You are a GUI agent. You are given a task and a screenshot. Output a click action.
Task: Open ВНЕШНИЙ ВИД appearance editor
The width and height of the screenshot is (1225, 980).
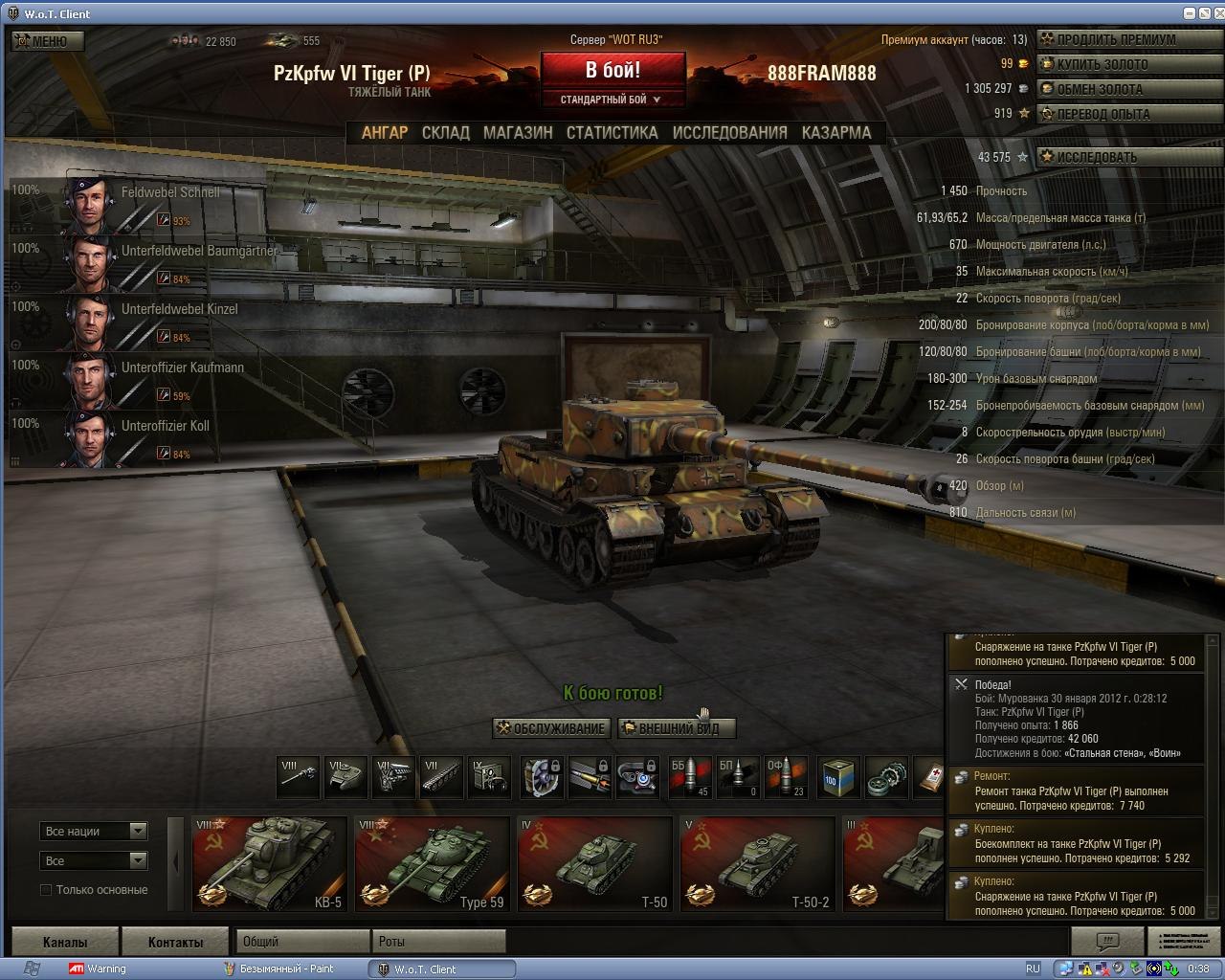677,728
